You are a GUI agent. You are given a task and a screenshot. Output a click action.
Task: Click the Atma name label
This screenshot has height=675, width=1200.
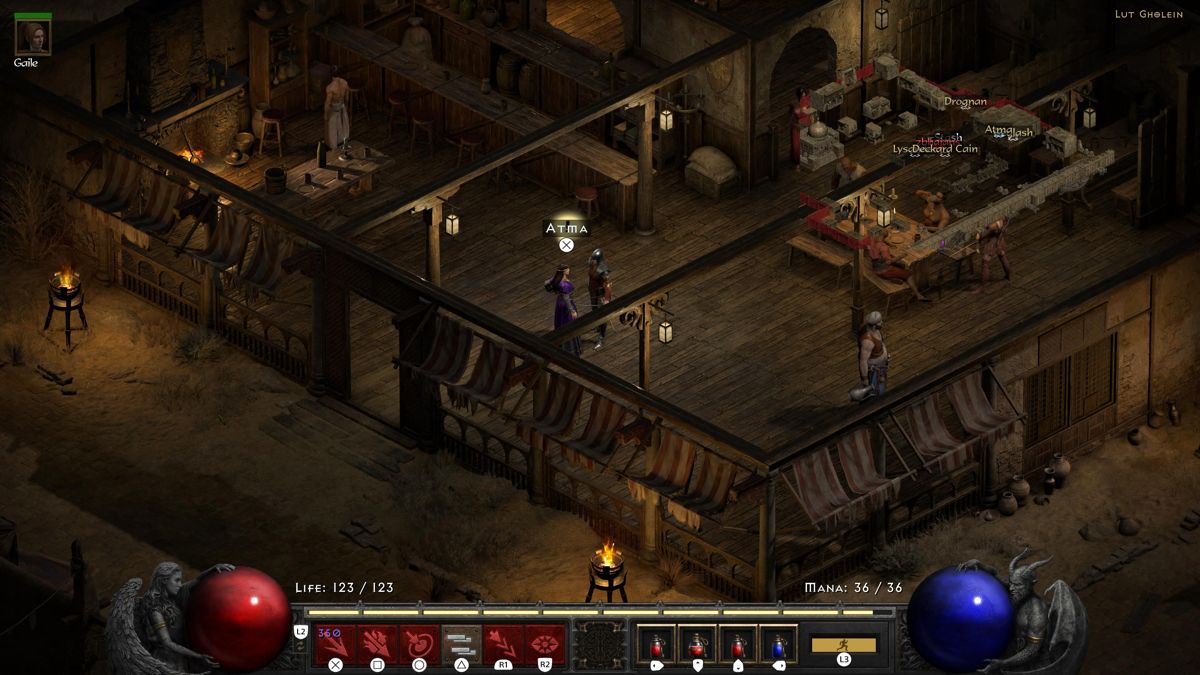(566, 228)
